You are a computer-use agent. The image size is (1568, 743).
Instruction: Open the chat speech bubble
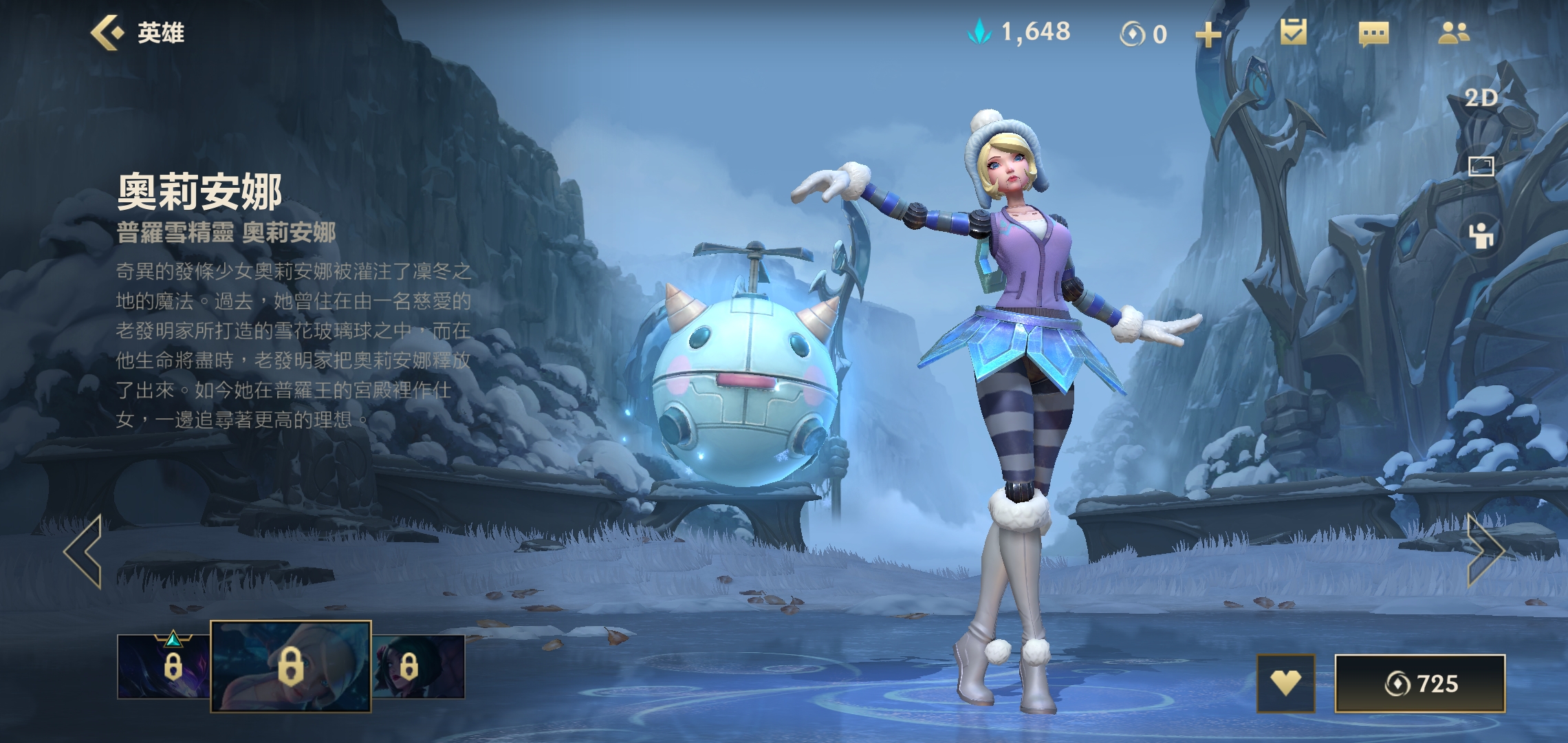point(1373,33)
